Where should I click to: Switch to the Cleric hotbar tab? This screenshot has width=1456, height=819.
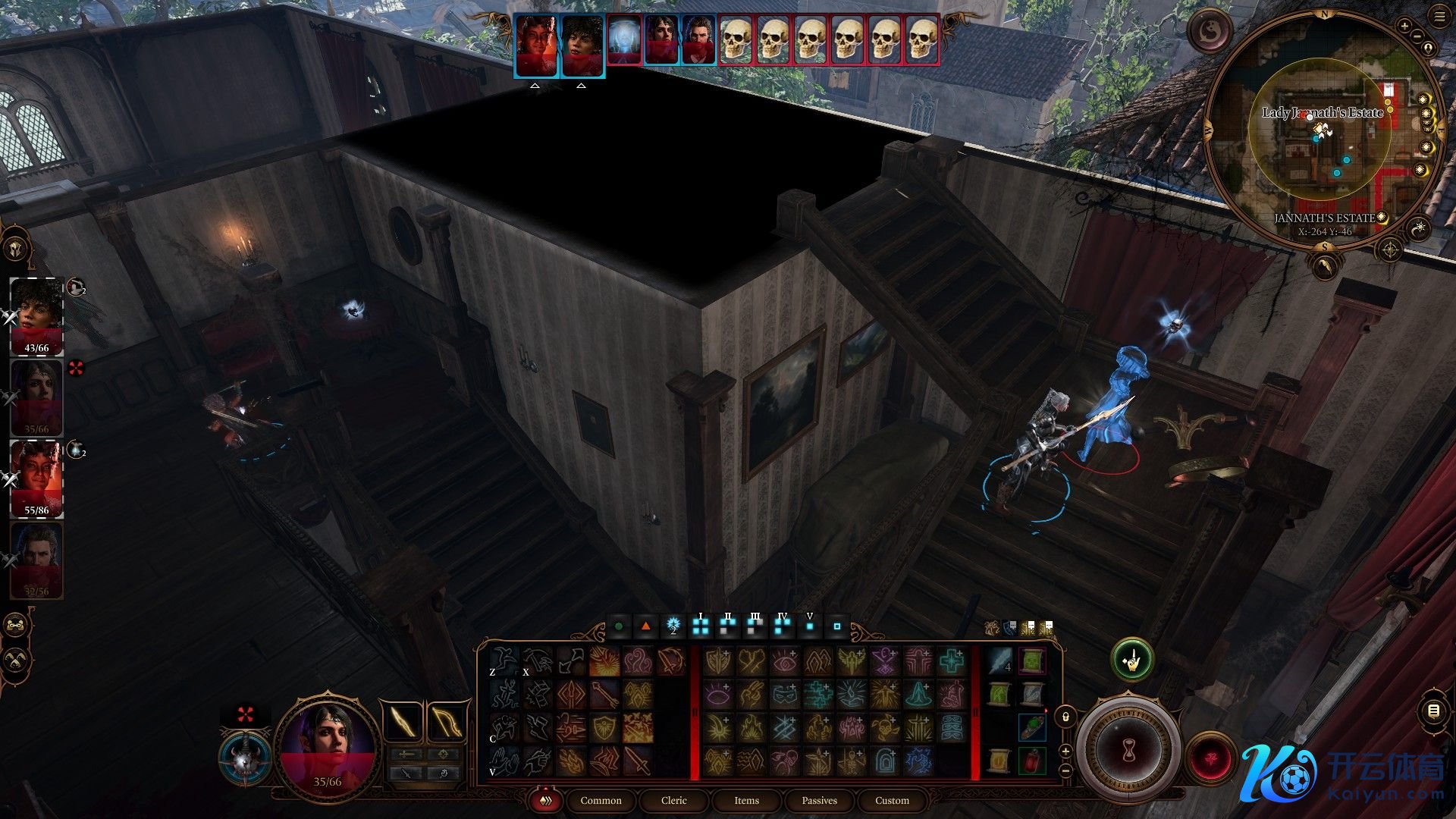(x=673, y=800)
